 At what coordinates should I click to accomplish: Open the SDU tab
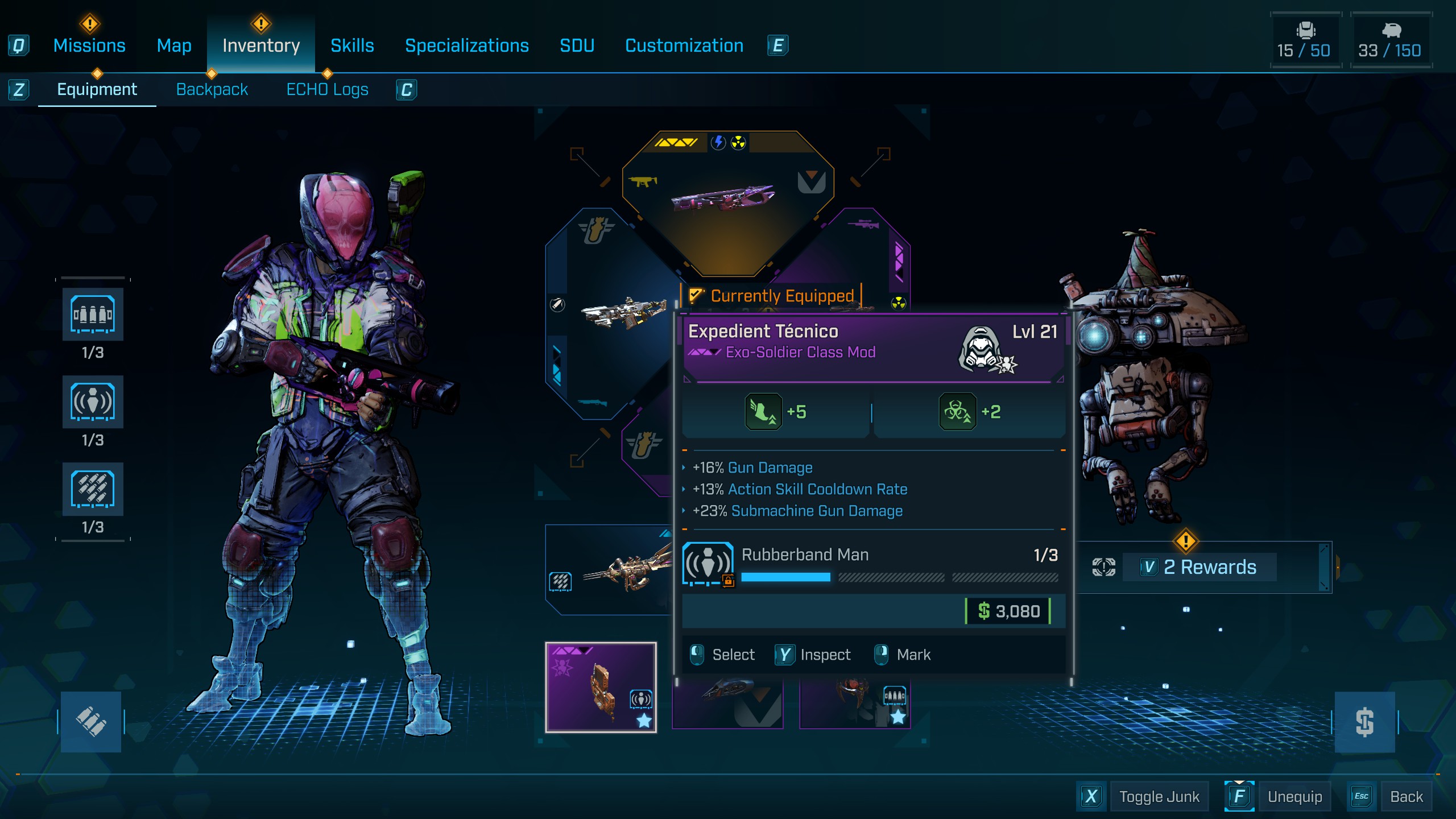tap(577, 45)
